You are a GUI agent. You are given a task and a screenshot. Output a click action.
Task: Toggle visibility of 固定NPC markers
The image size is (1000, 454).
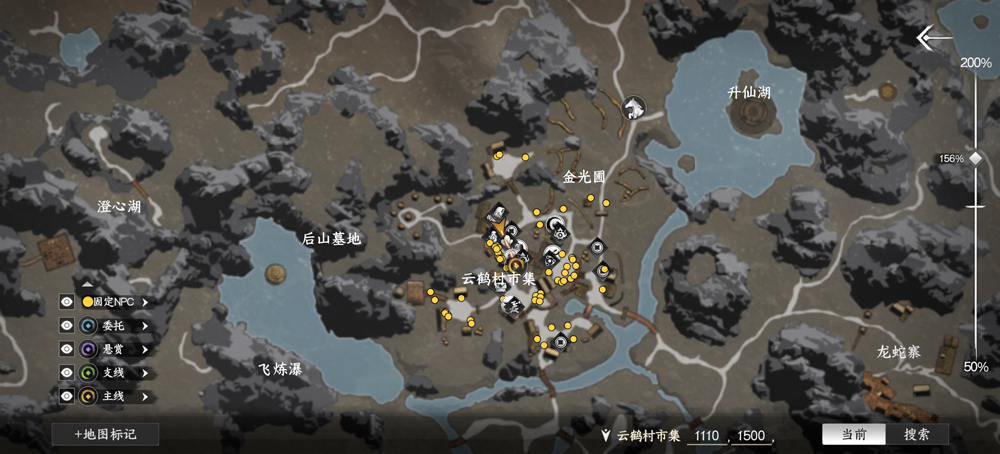point(67,301)
